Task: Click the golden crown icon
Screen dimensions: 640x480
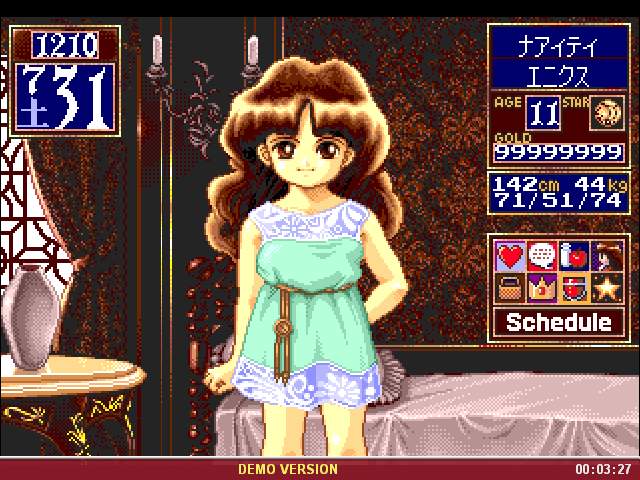Action: 542,289
